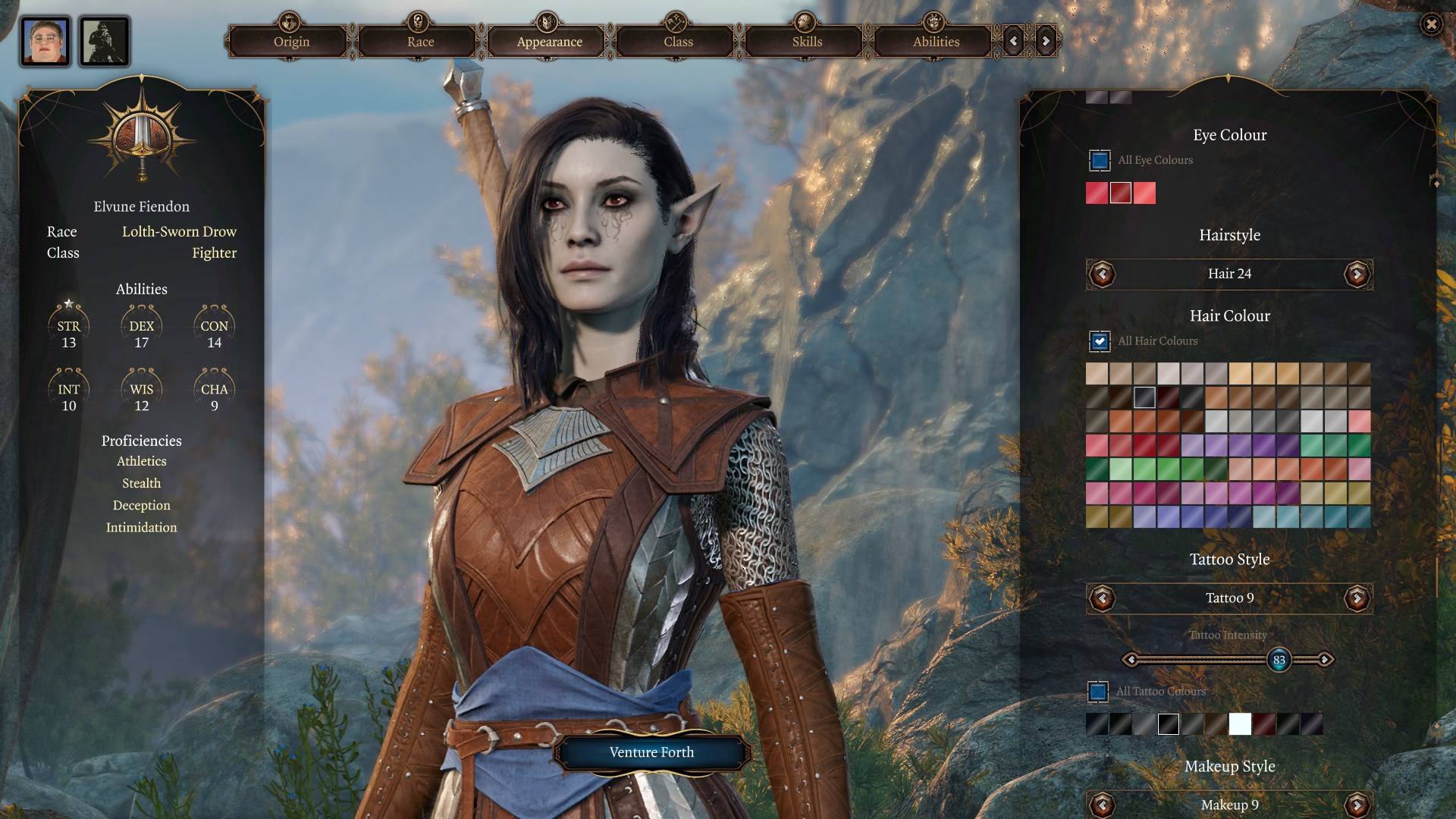Screen dimensions: 1456x819
Task: Choose the next hairstyle after Hair 24
Action: click(1357, 274)
